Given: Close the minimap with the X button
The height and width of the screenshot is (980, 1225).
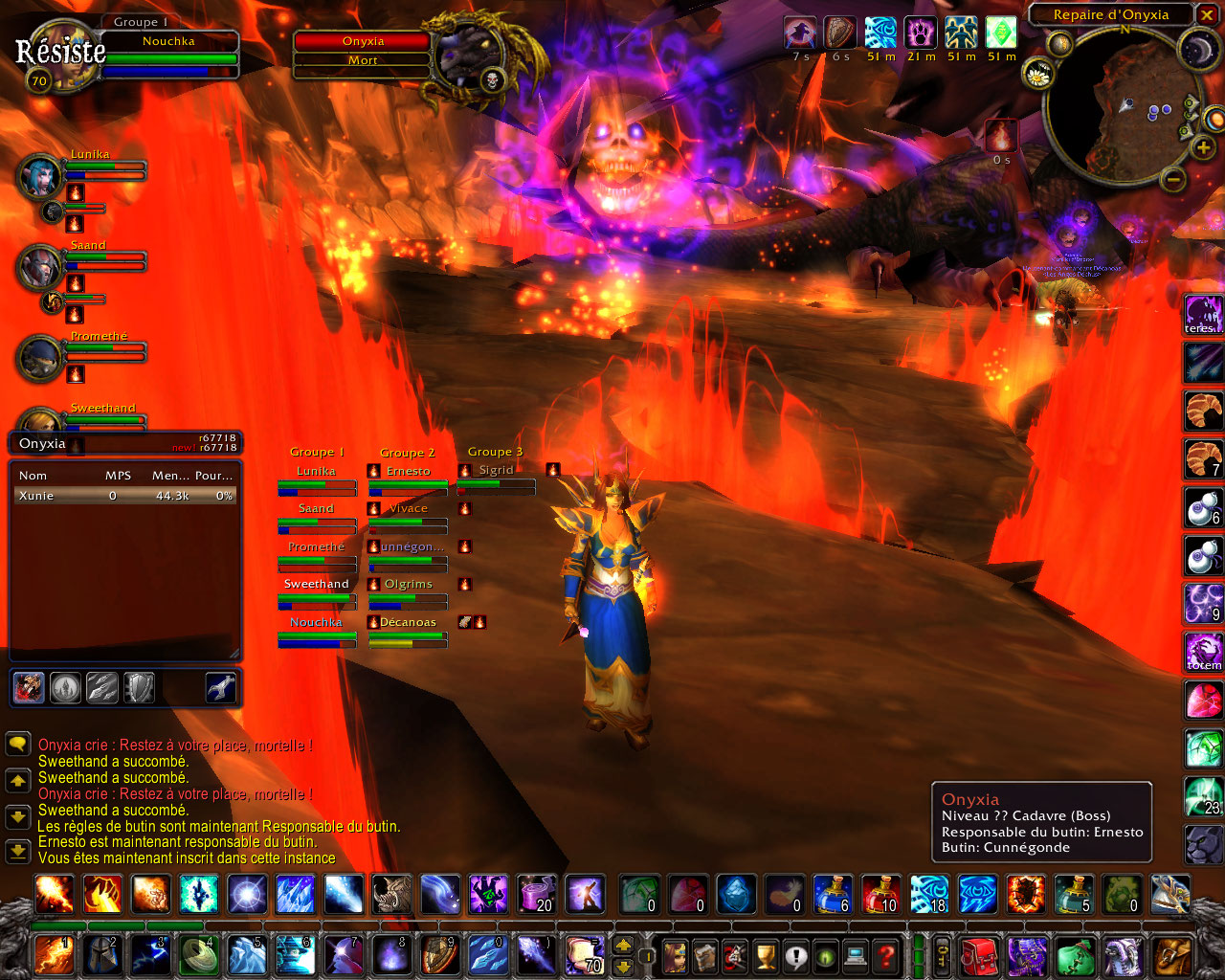Looking at the screenshot, I should pyautogui.click(x=1206, y=14).
